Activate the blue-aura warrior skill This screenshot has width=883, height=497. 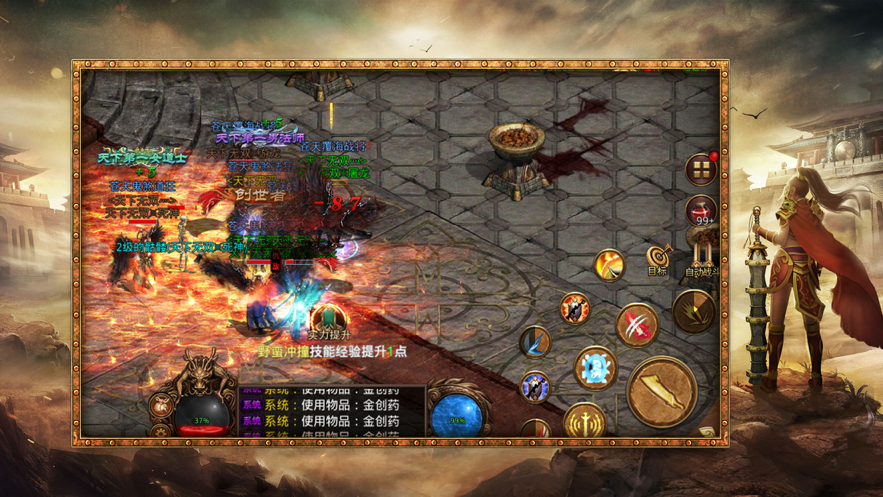tap(535, 386)
